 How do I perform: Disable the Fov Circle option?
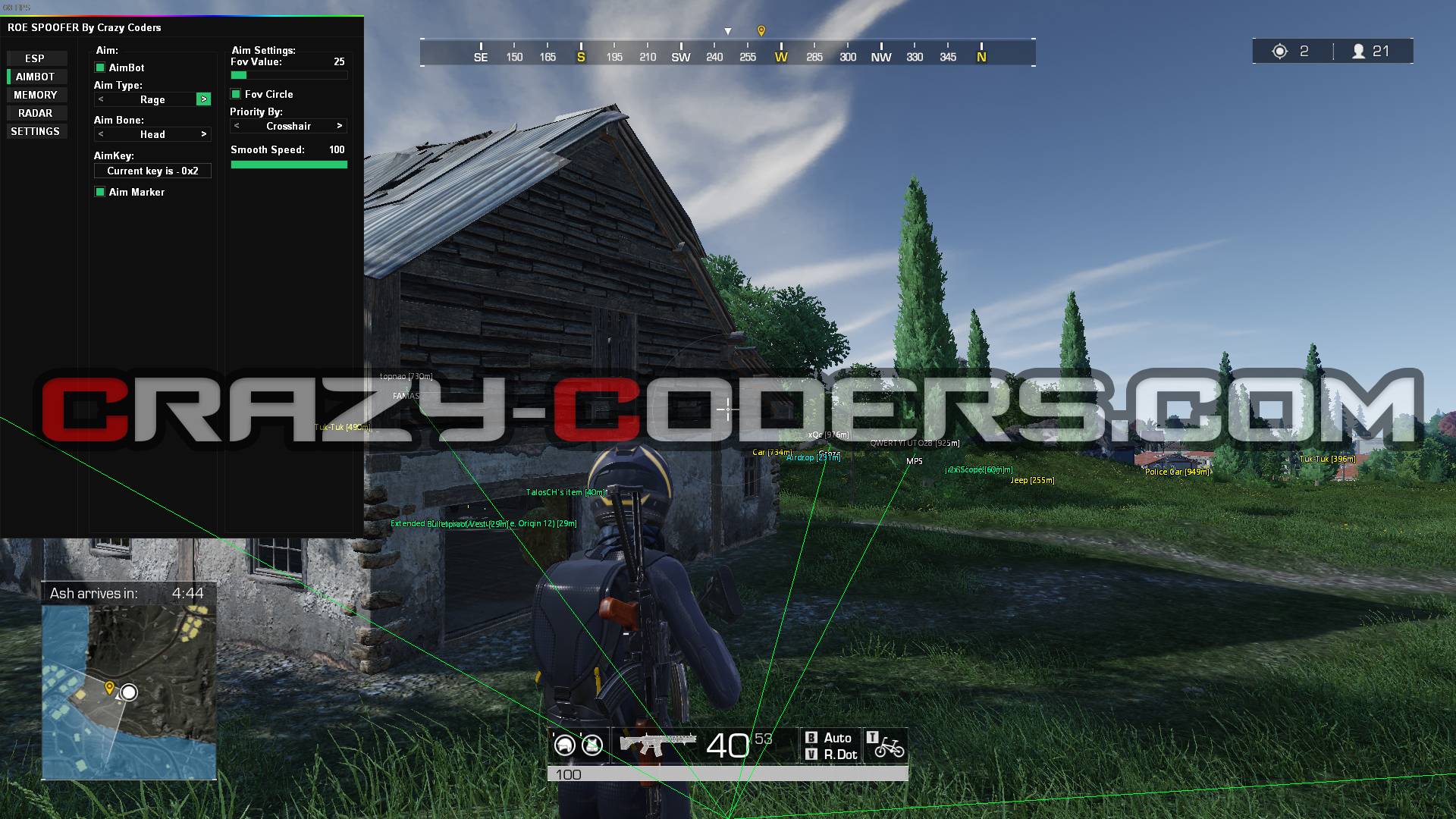[236, 94]
